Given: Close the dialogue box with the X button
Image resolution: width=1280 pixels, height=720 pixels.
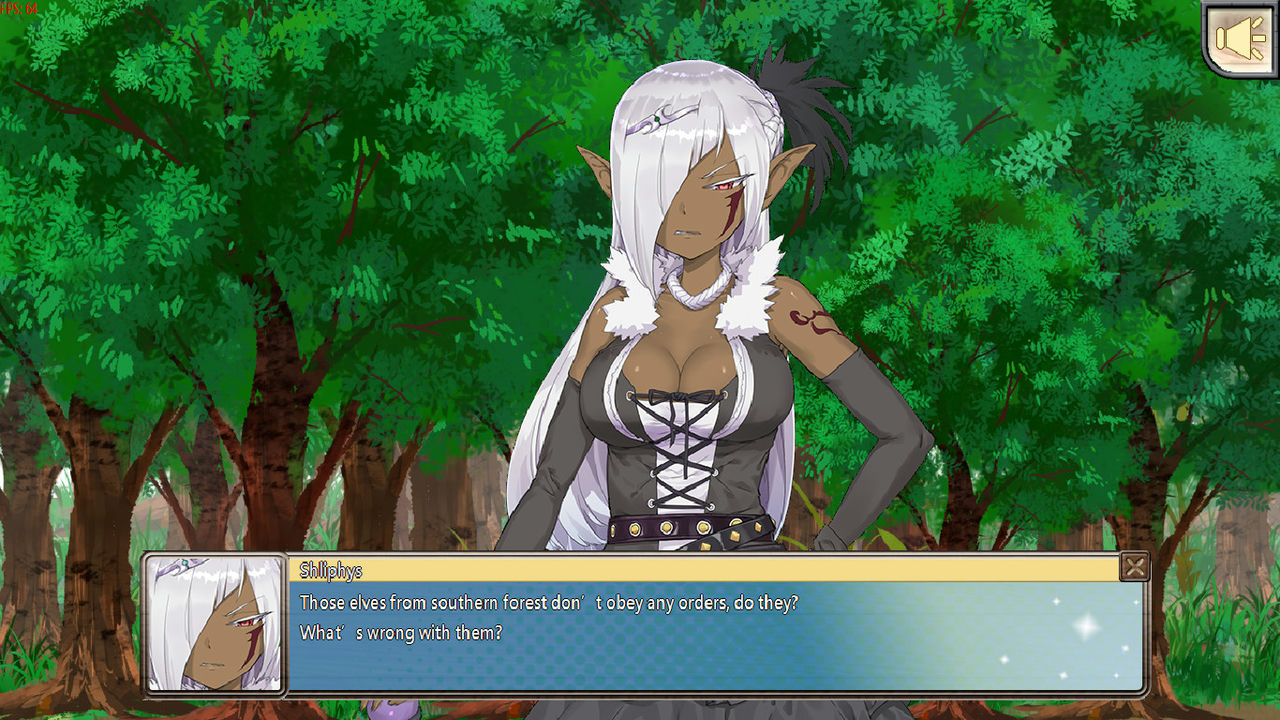Looking at the screenshot, I should click(1135, 567).
